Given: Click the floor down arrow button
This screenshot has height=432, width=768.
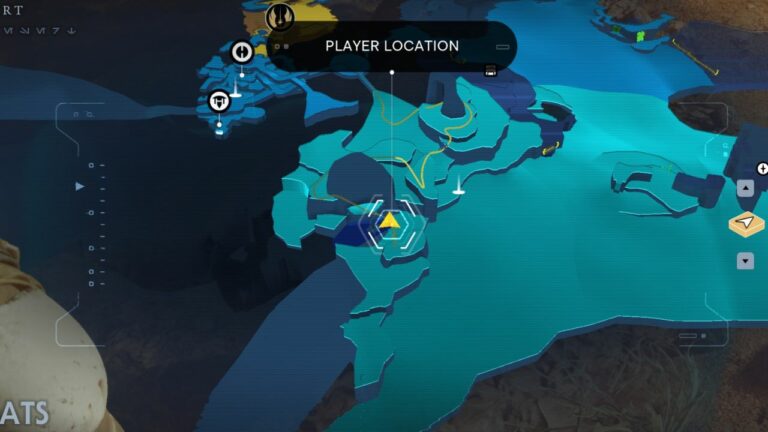Looking at the screenshot, I should coord(745,261).
